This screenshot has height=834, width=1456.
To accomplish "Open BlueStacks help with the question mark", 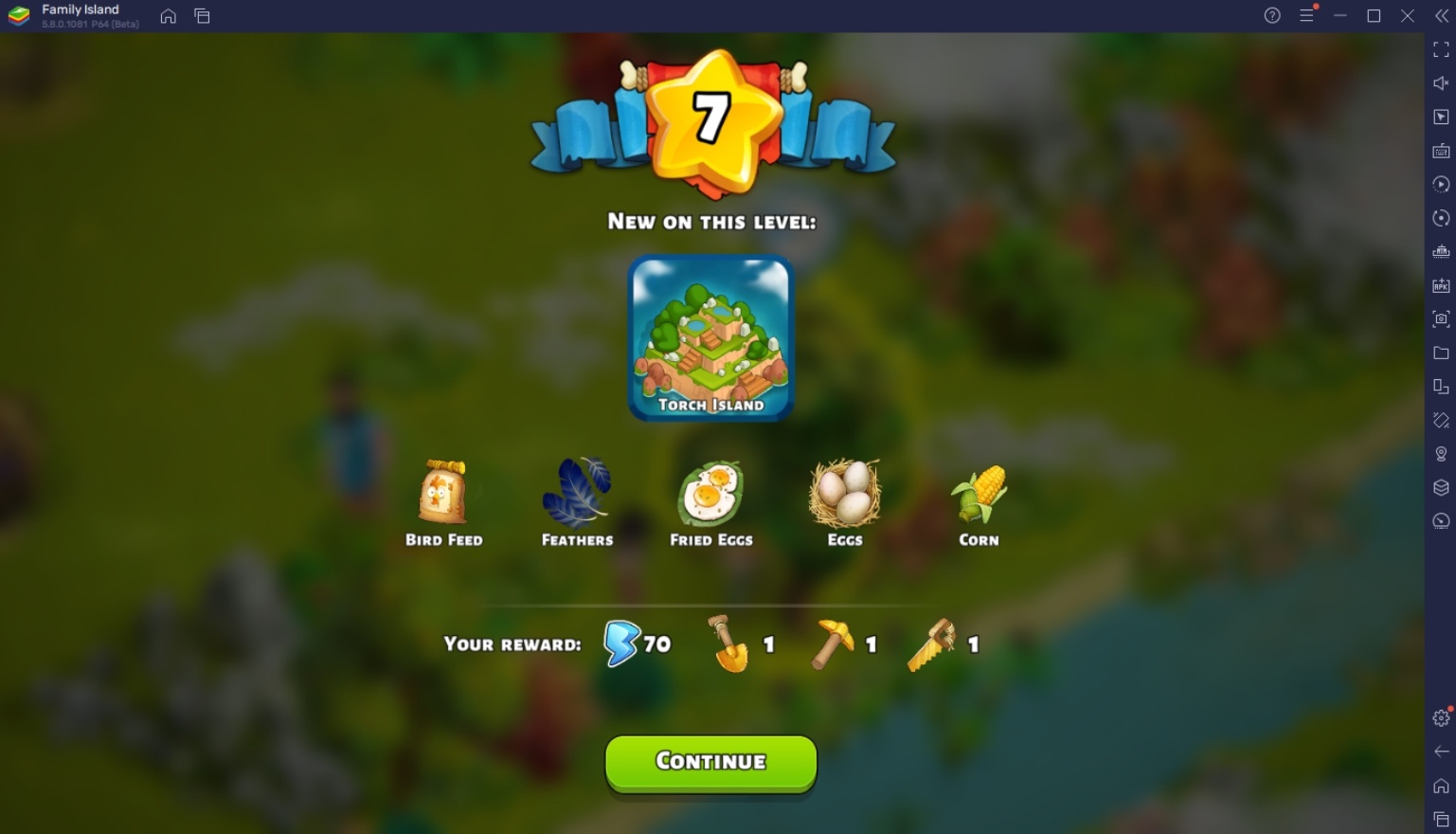I will [x=1271, y=15].
